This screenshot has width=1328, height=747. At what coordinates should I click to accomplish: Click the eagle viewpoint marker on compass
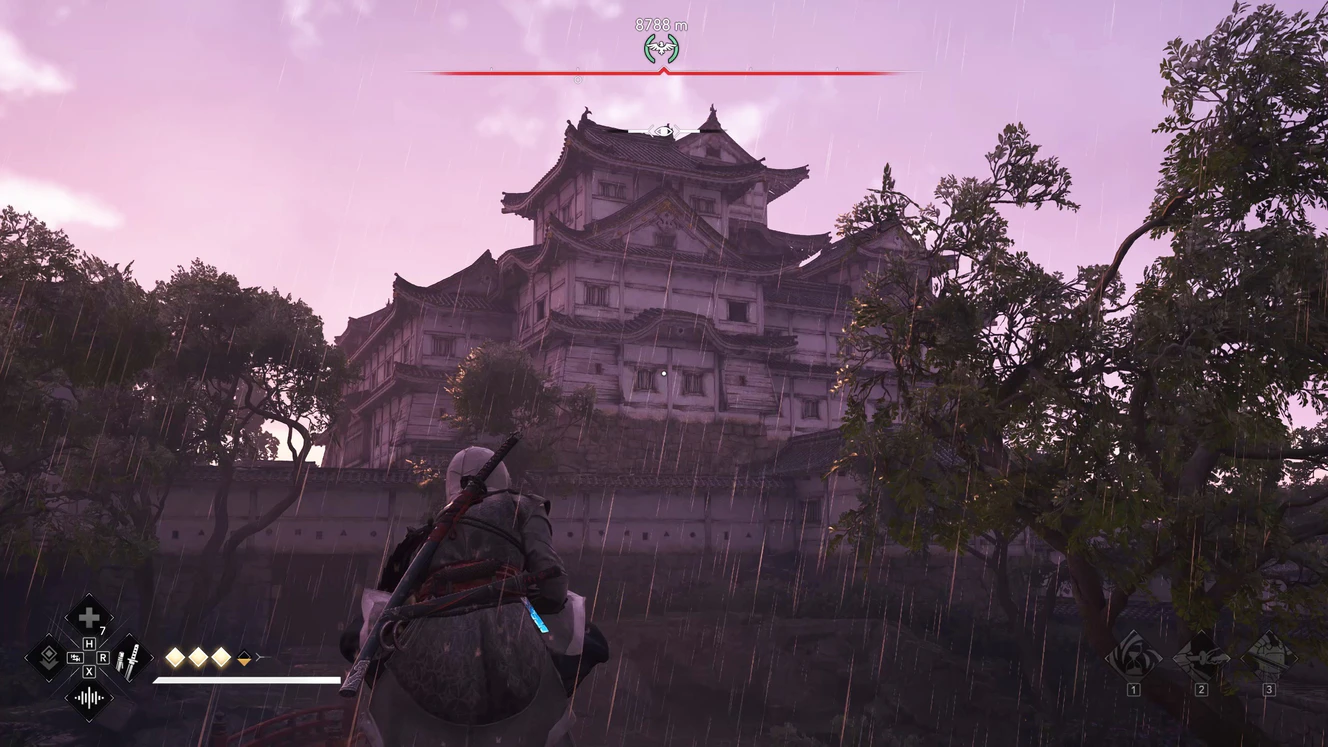click(x=661, y=47)
